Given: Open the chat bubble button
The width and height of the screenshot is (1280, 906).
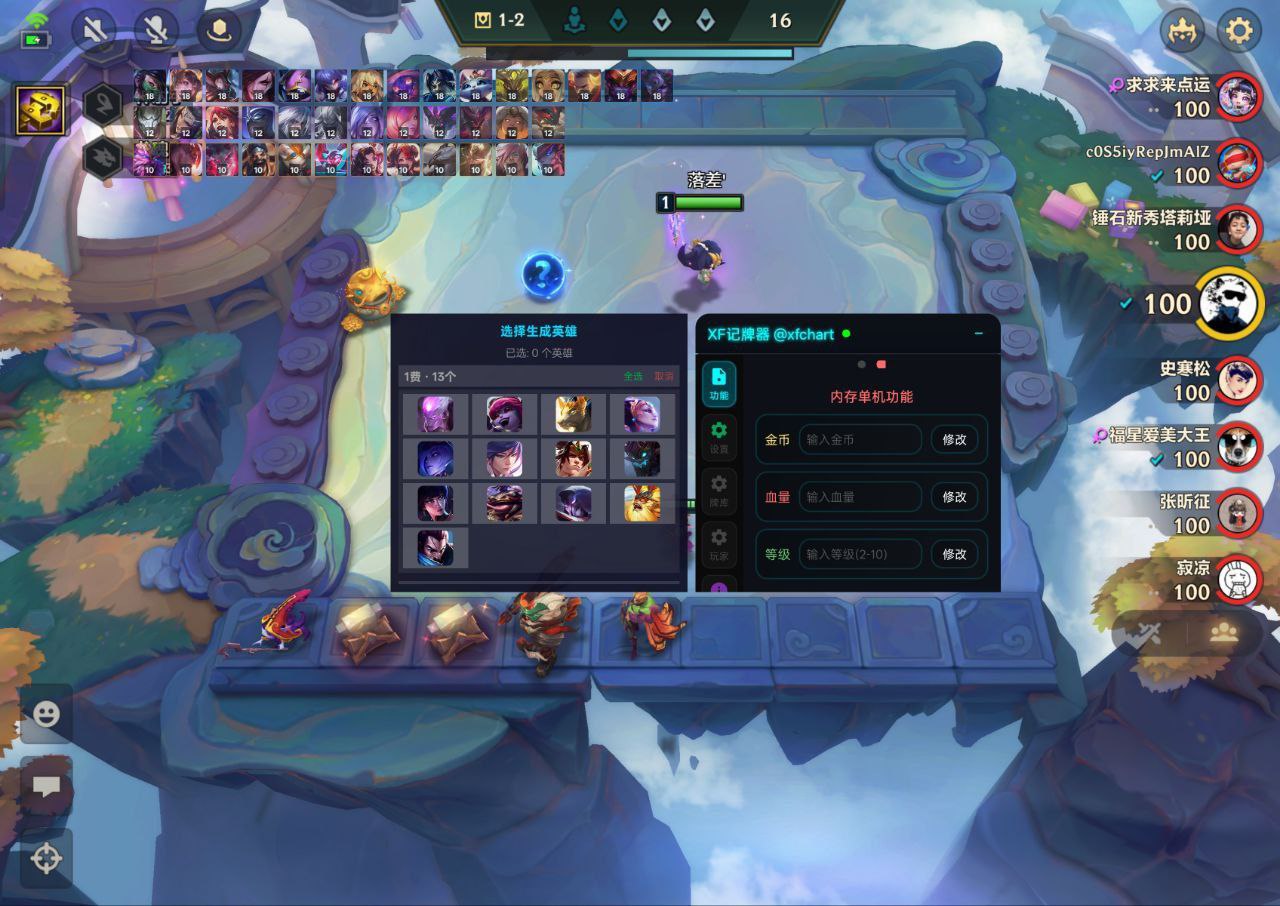Looking at the screenshot, I should pos(46,786).
